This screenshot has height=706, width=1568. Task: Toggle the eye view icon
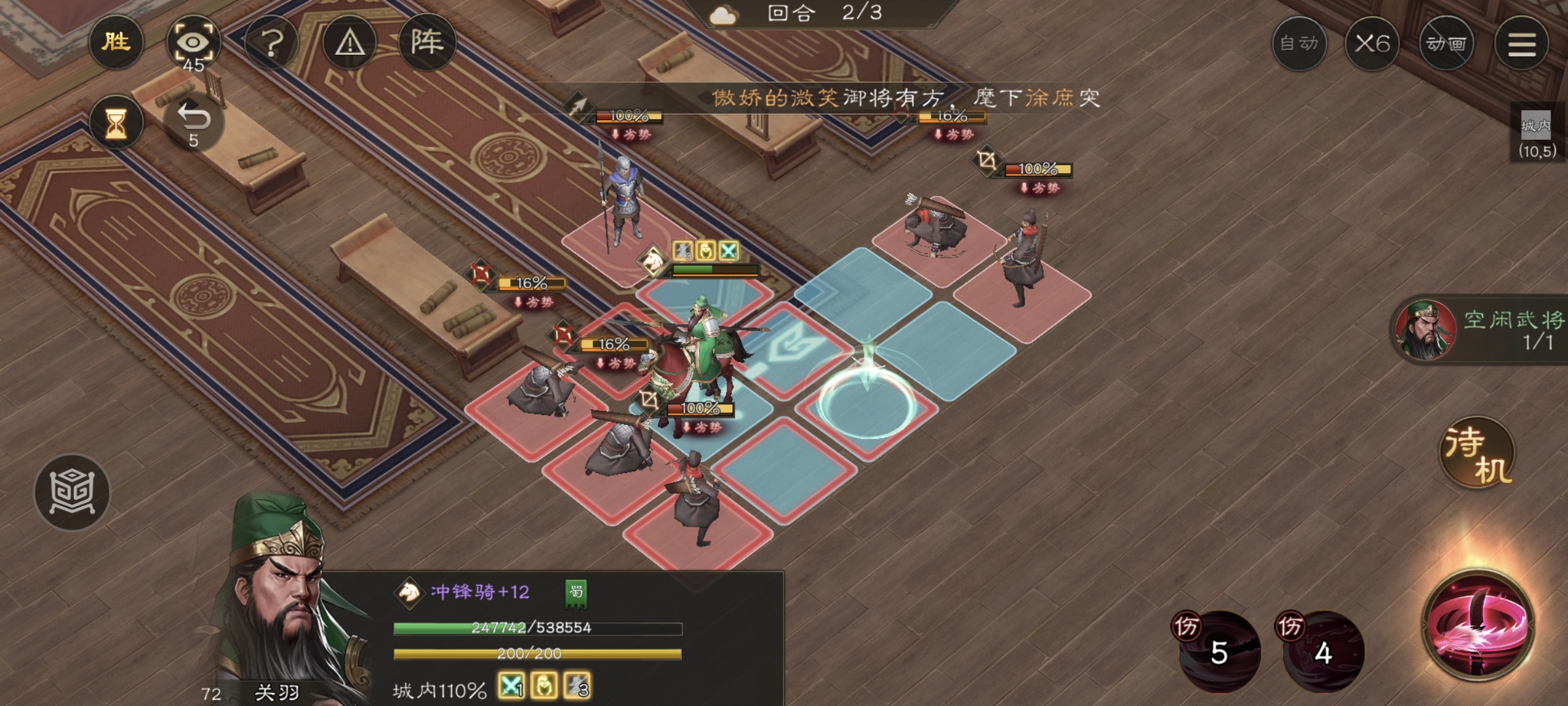193,43
